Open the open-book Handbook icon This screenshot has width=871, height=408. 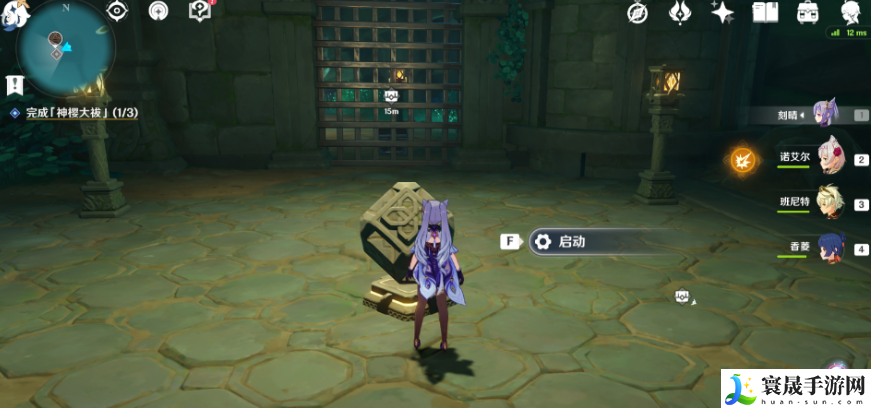pyautogui.click(x=765, y=13)
